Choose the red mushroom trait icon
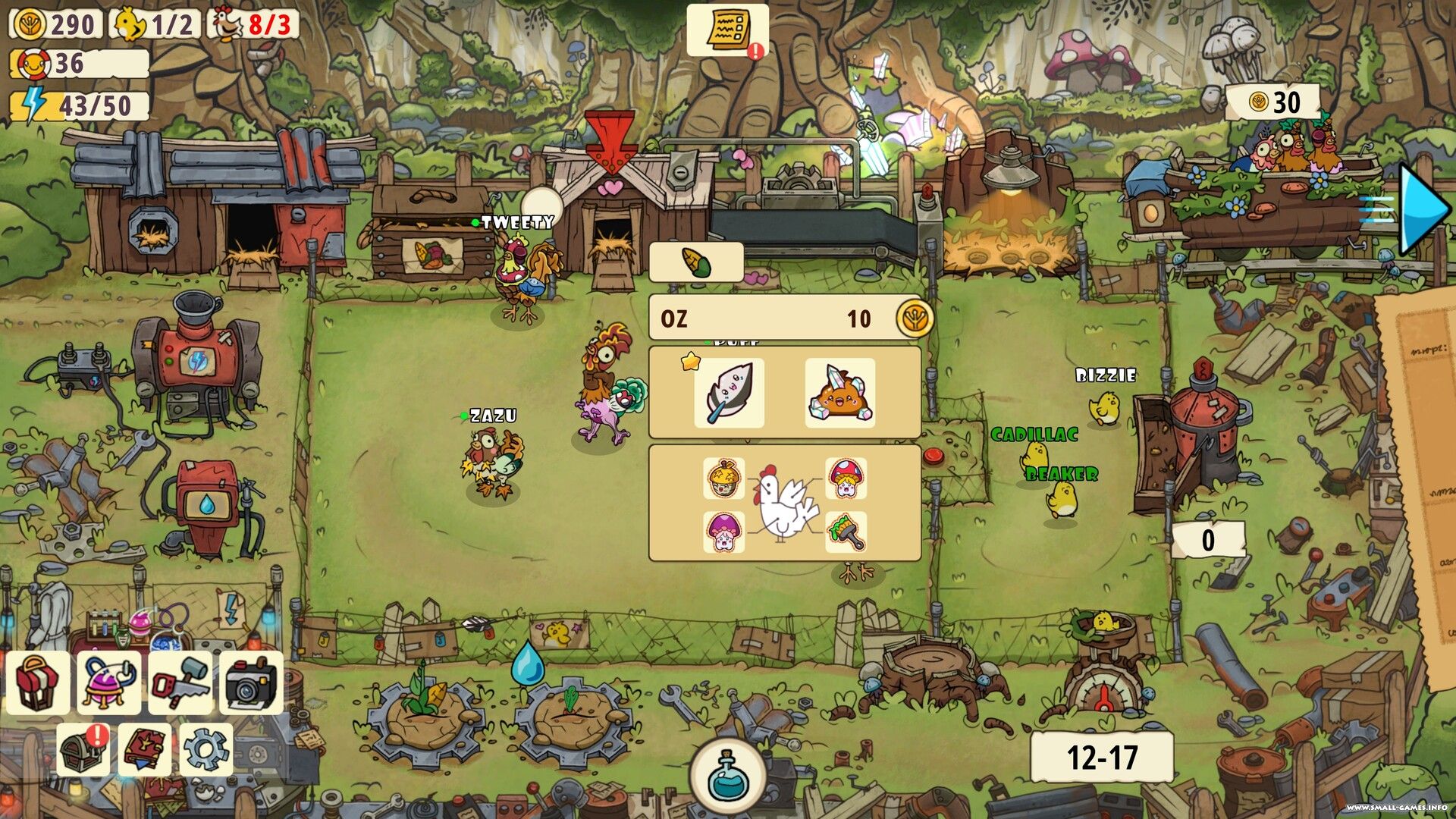Viewport: 1456px width, 819px height. 846,479
